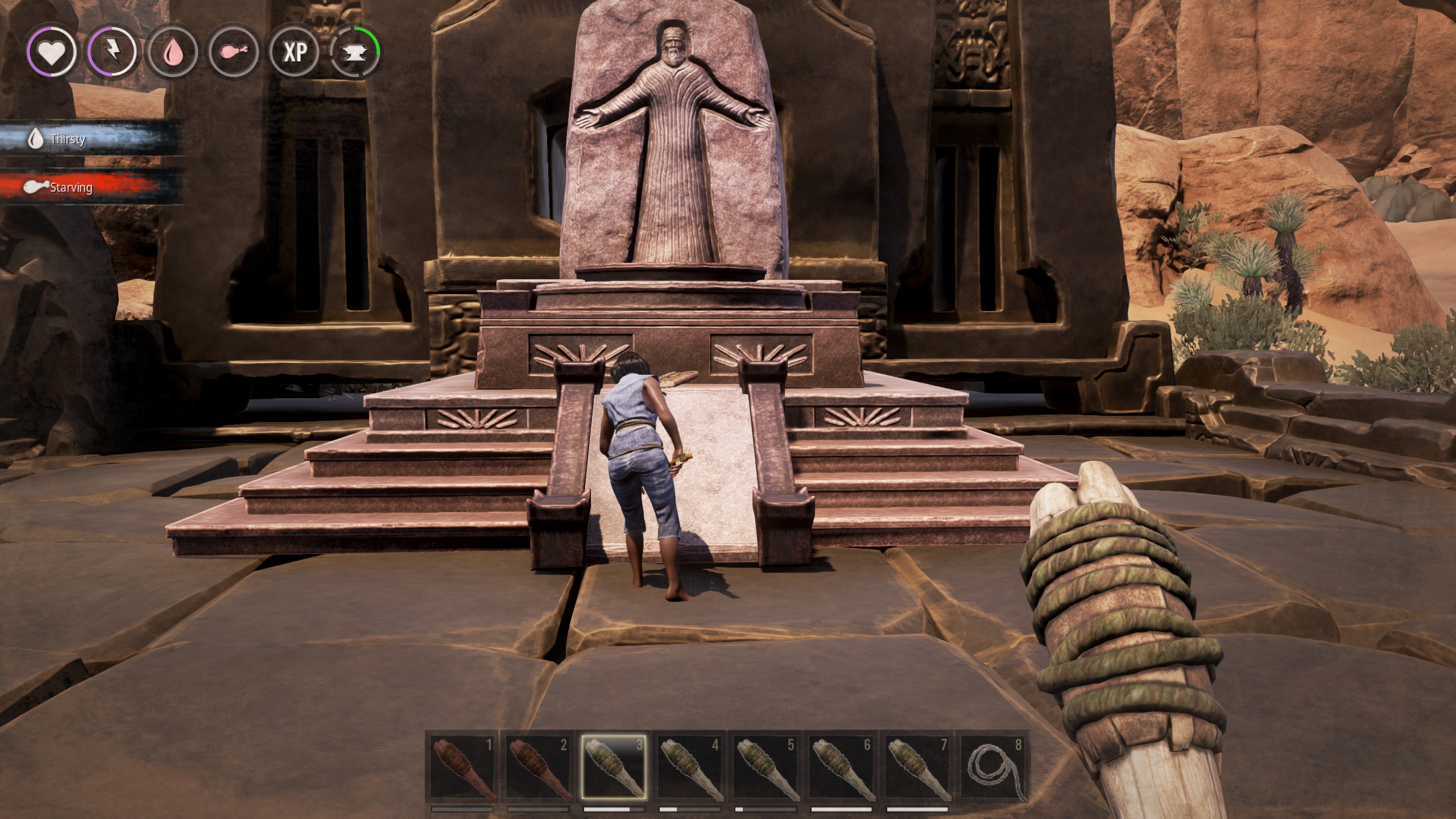
Task: Select hotbar slot 2 brown club
Action: coord(537,768)
